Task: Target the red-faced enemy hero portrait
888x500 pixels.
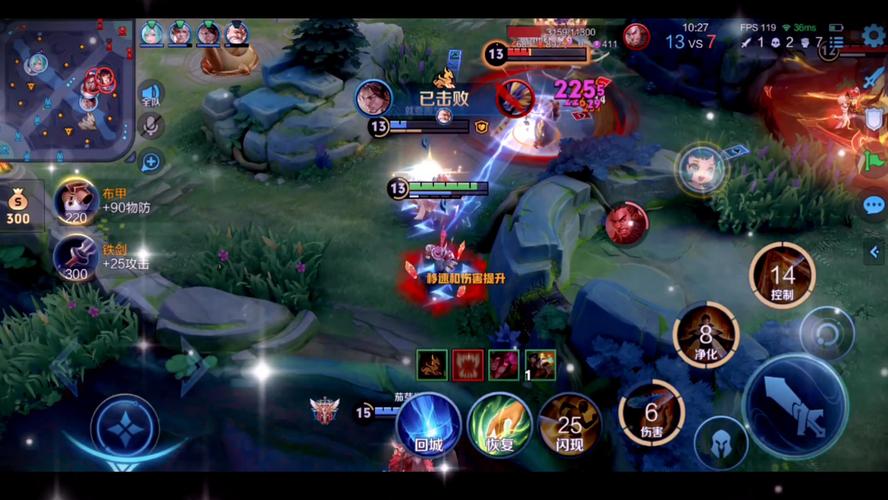Action: click(626, 222)
